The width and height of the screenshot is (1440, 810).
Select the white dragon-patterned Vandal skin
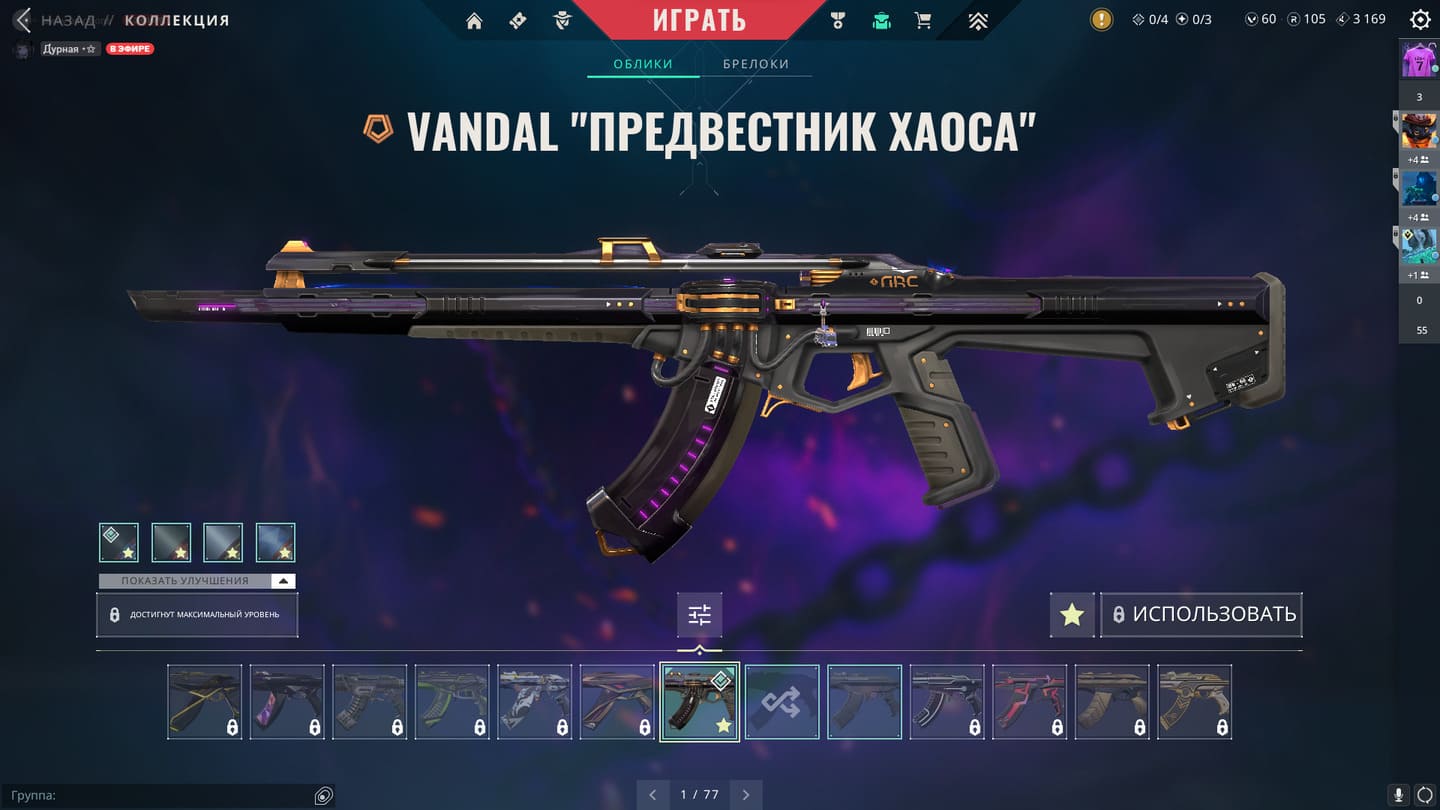click(535, 702)
